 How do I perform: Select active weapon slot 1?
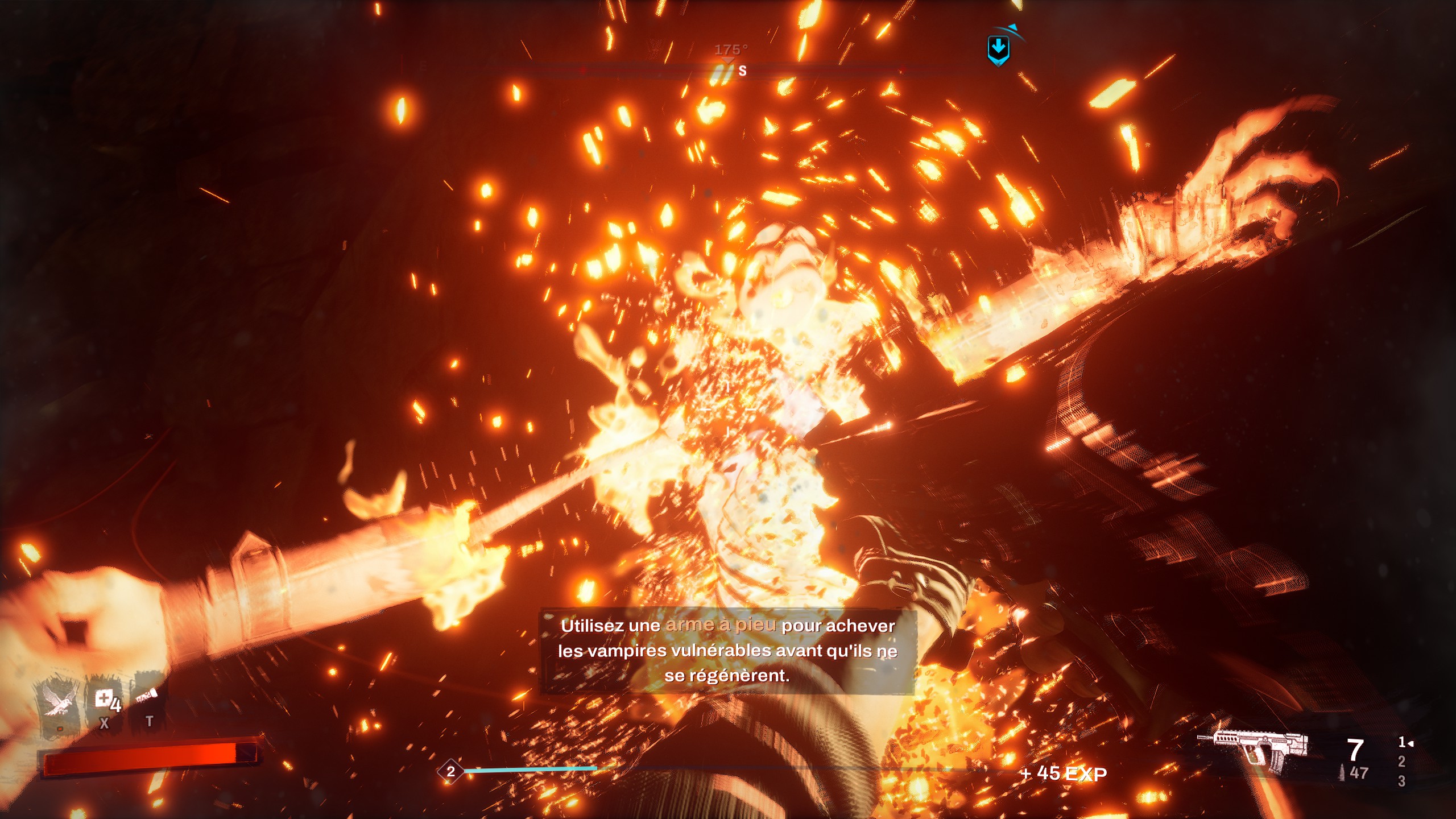point(1403,742)
